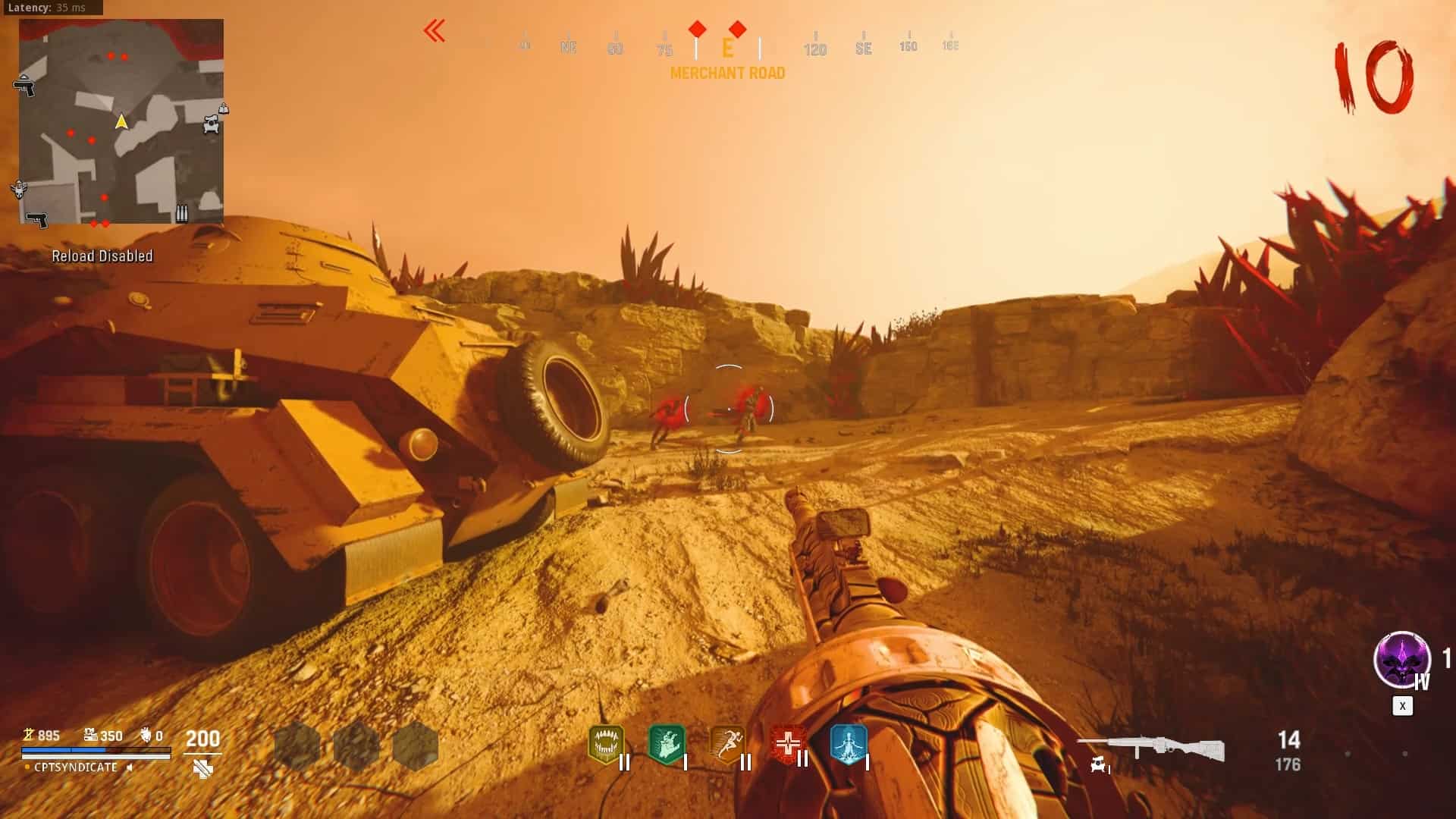Click the red off-screen enemy chevrons on compass
This screenshot has width=1456, height=819.
435,32
